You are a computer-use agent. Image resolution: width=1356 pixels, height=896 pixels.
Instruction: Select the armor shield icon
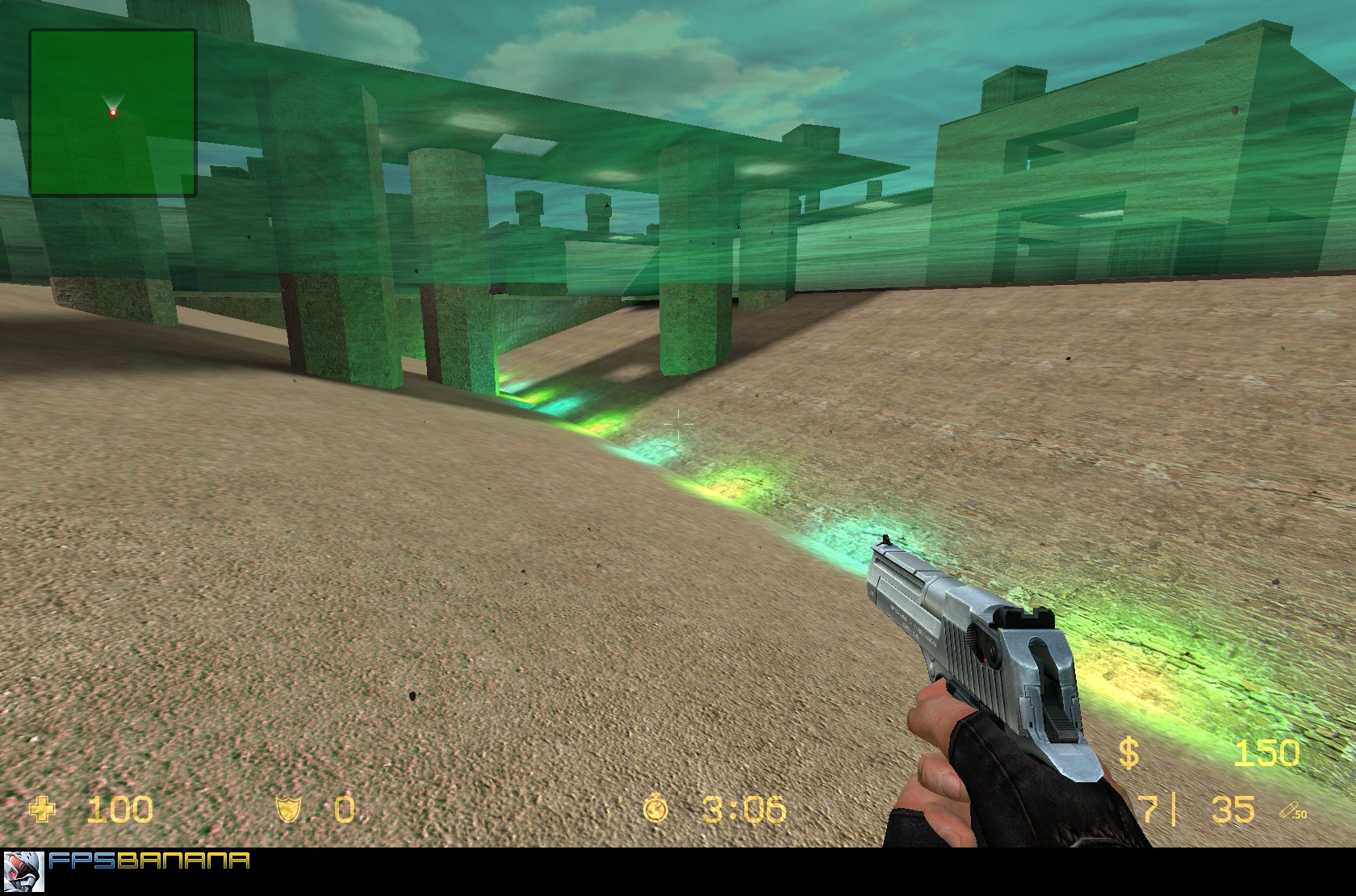tap(290, 809)
